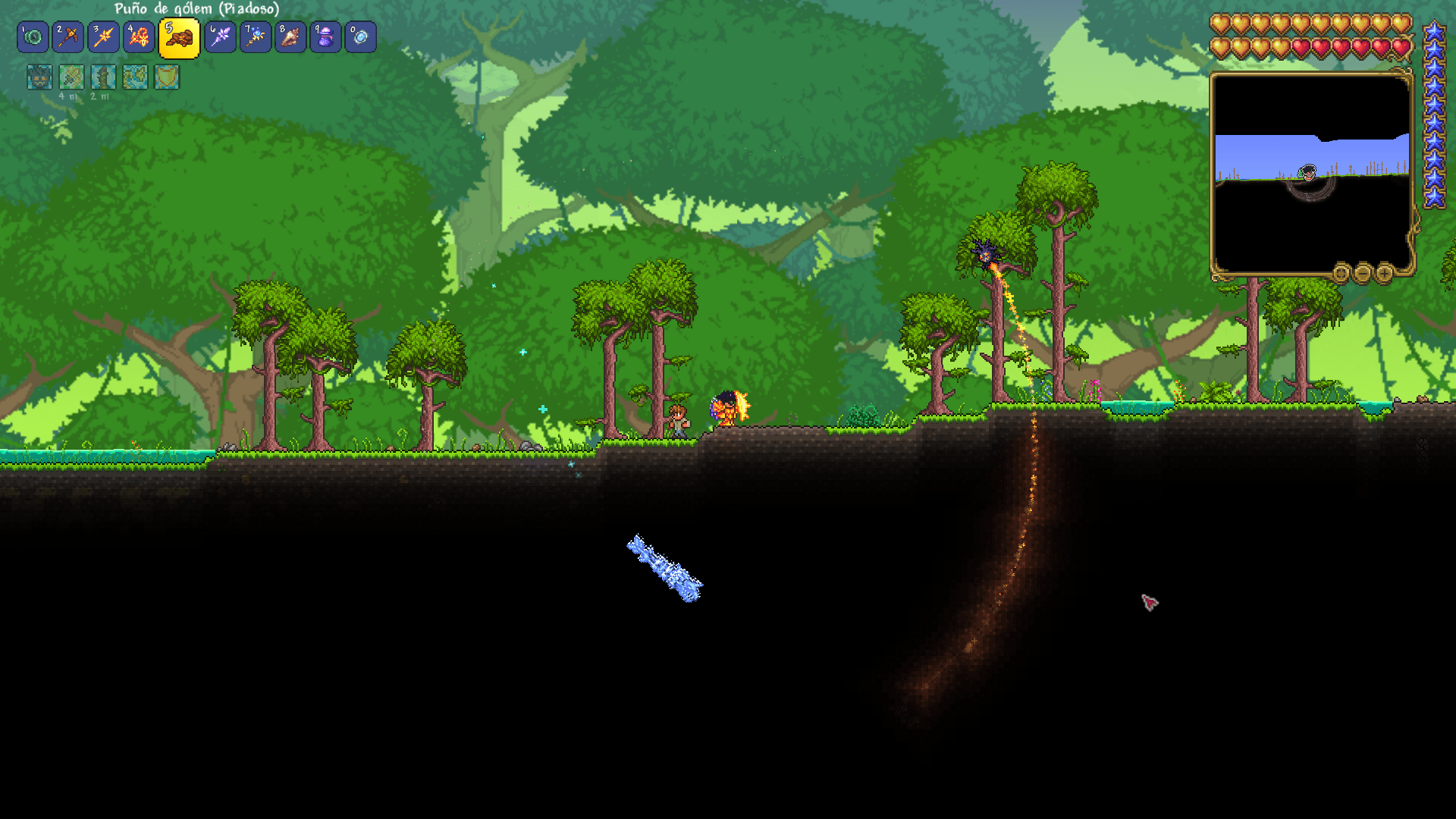Viewport: 1456px width, 819px height.
Task: Cancel the buff showing a 4 m timer
Action: [71, 77]
